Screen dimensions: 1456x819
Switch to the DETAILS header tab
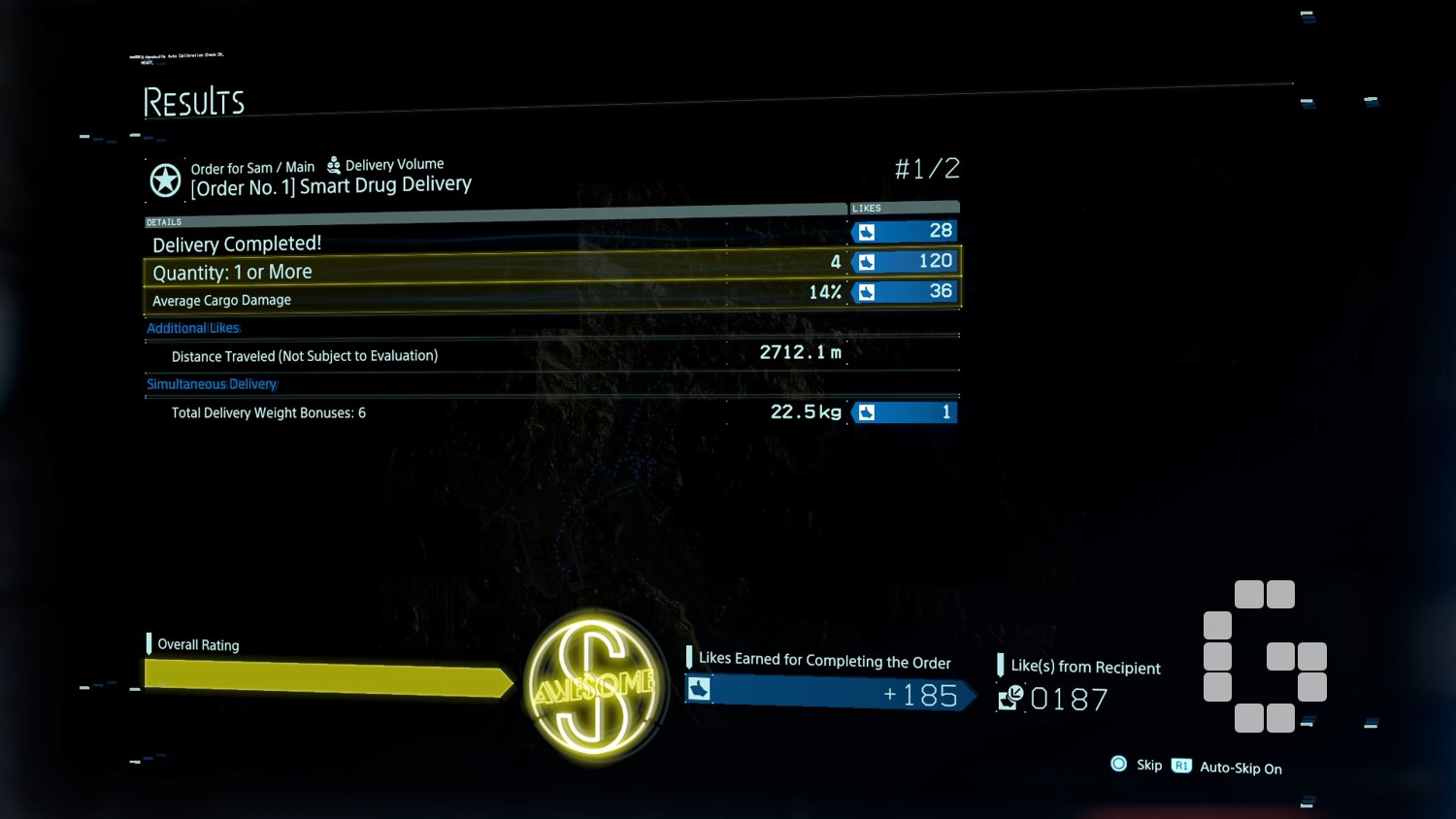tap(163, 221)
